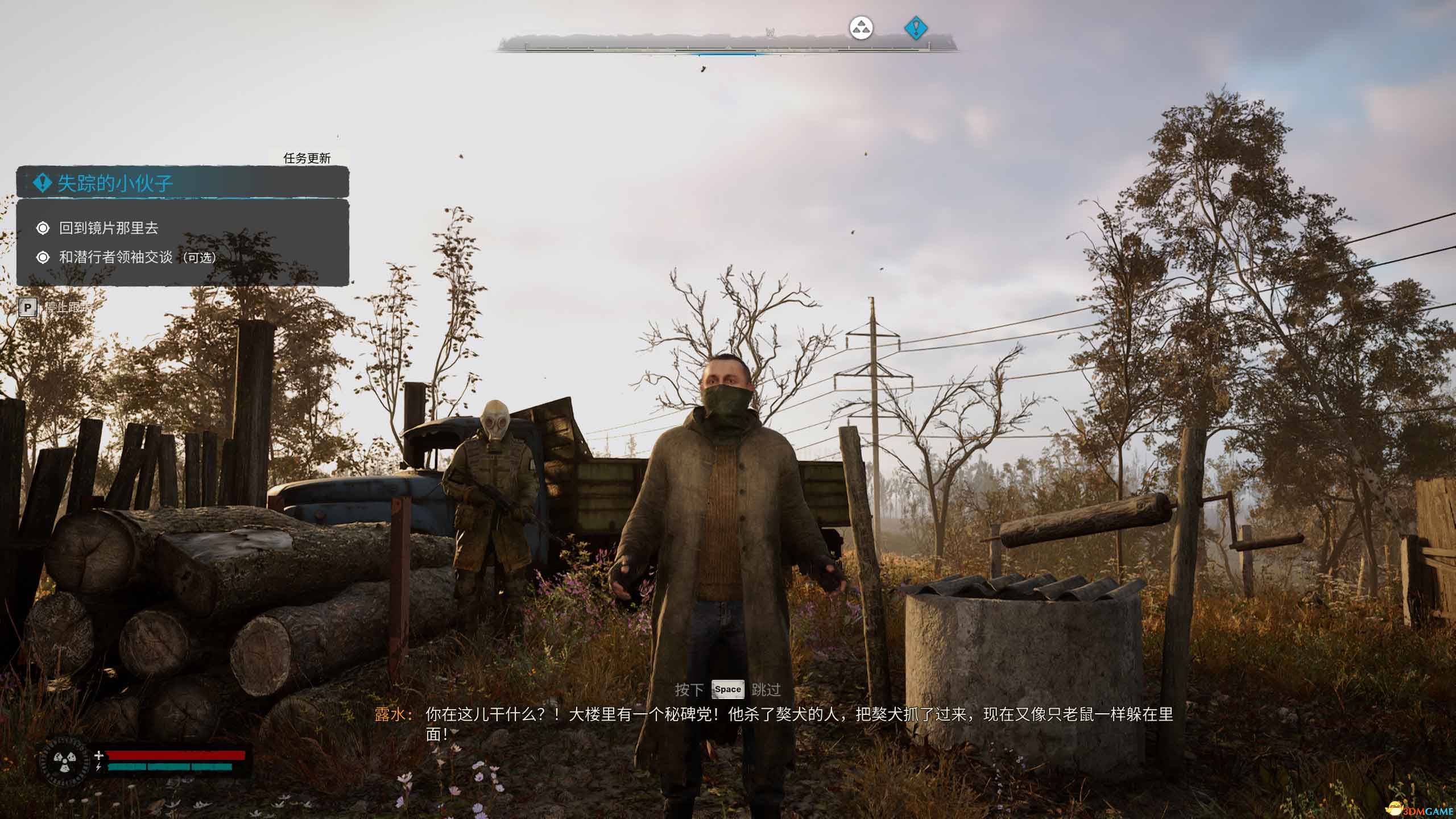1456x819 pixels.
Task: Select the 回到镜片那里去 objective
Action: pos(108,228)
